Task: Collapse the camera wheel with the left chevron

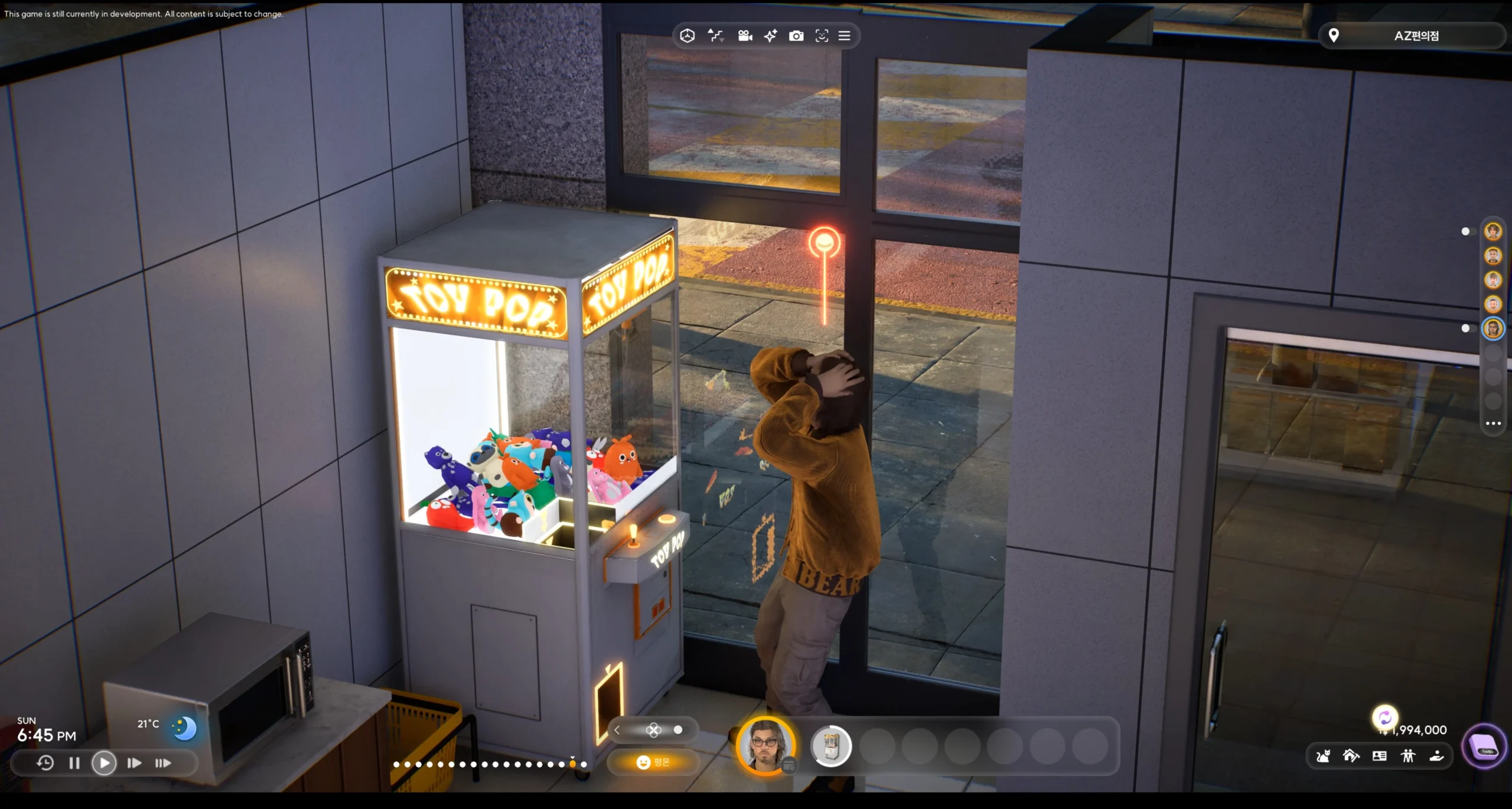Action: 617,730
